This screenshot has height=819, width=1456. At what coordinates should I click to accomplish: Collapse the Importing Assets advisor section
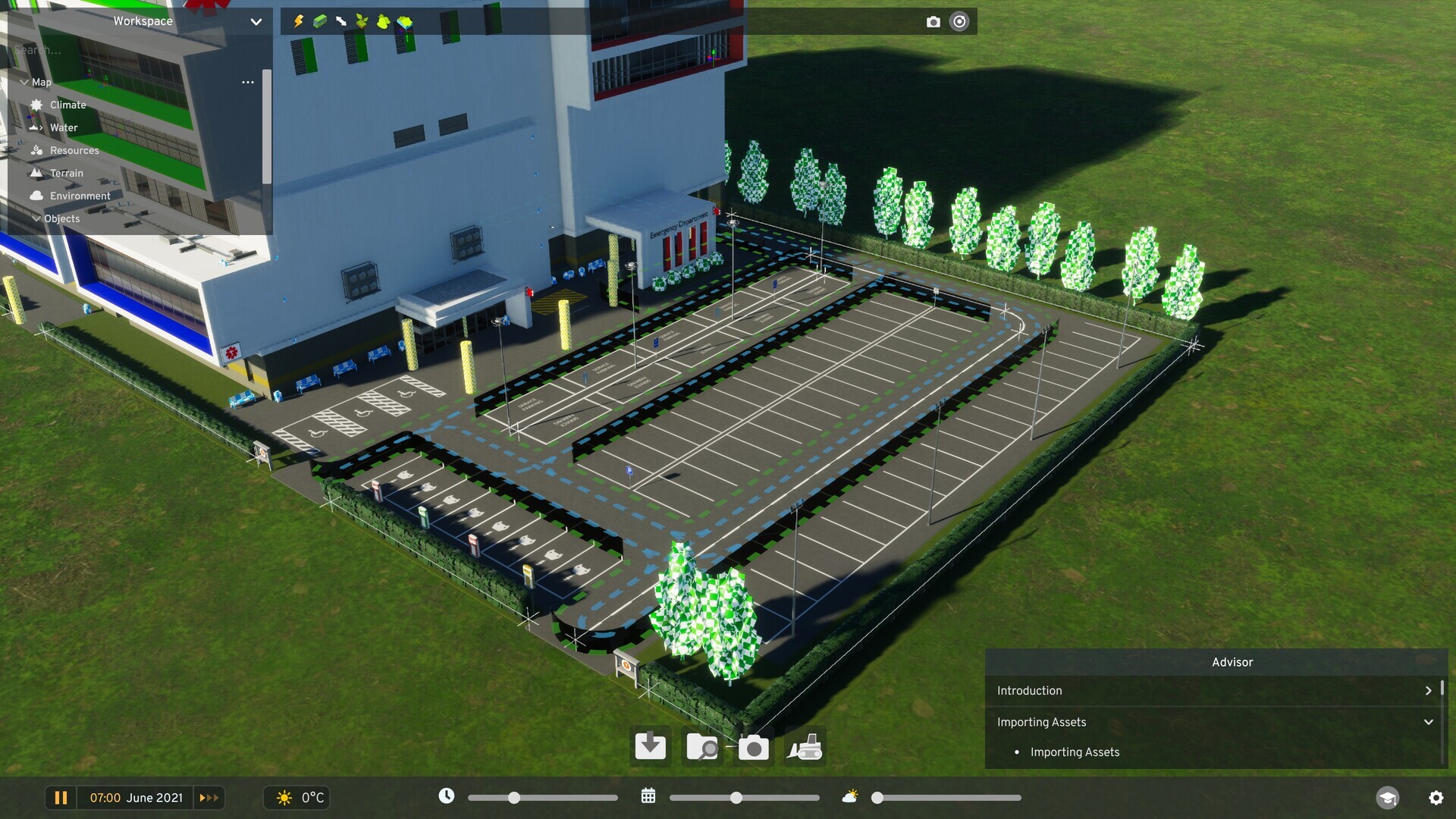point(1429,722)
